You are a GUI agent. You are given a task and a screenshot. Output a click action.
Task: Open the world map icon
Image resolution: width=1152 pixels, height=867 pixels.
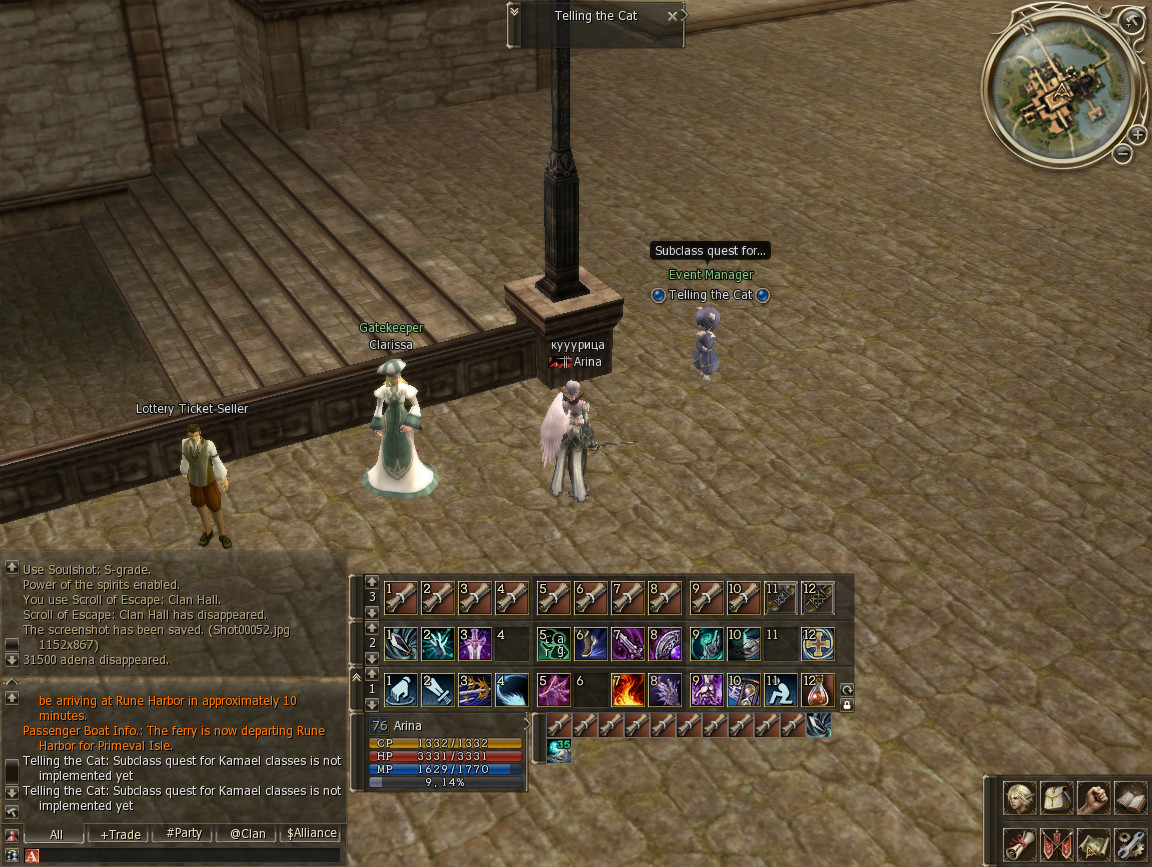tap(1093, 843)
